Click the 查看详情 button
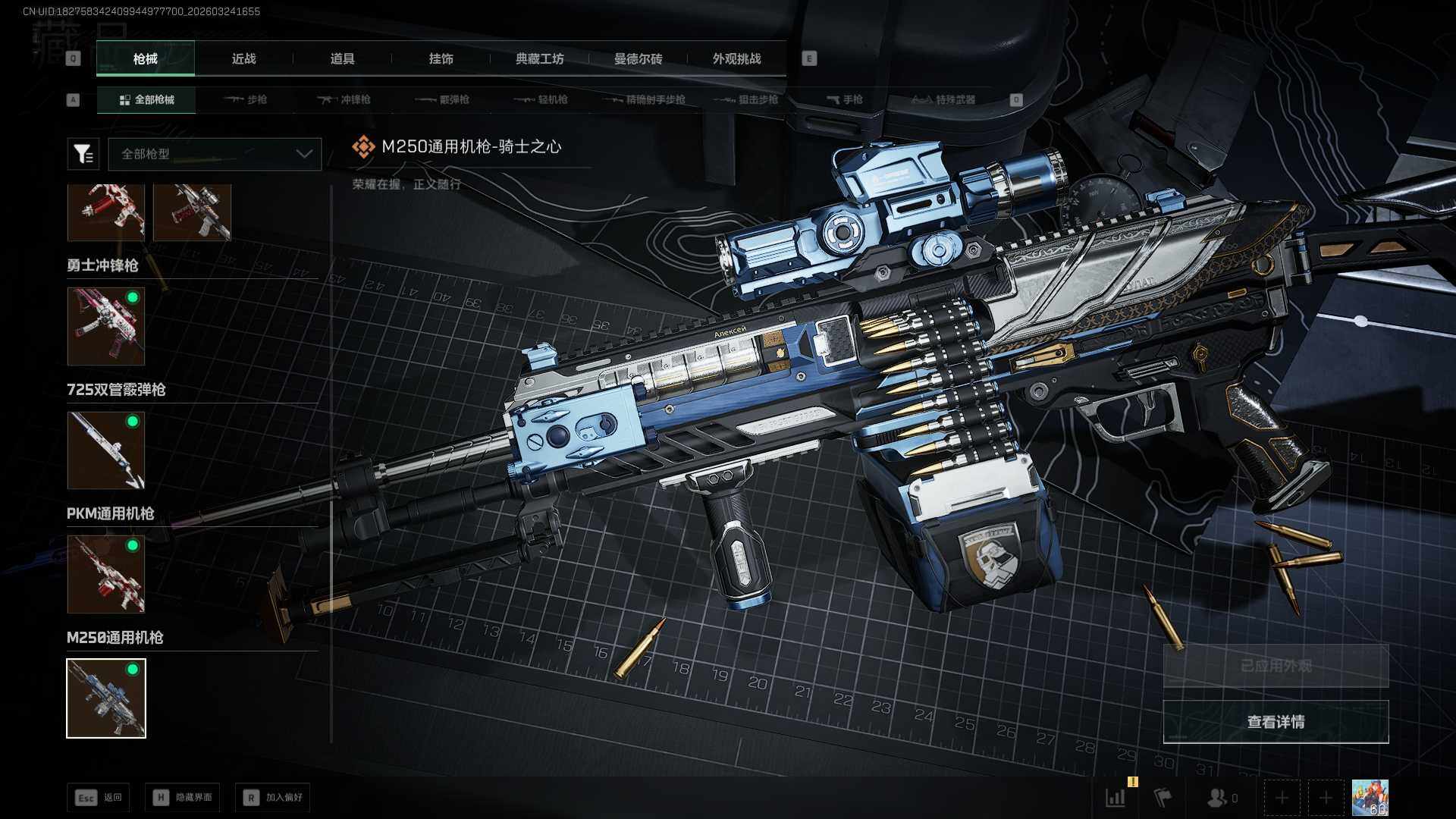The image size is (1456, 819). tap(1276, 722)
